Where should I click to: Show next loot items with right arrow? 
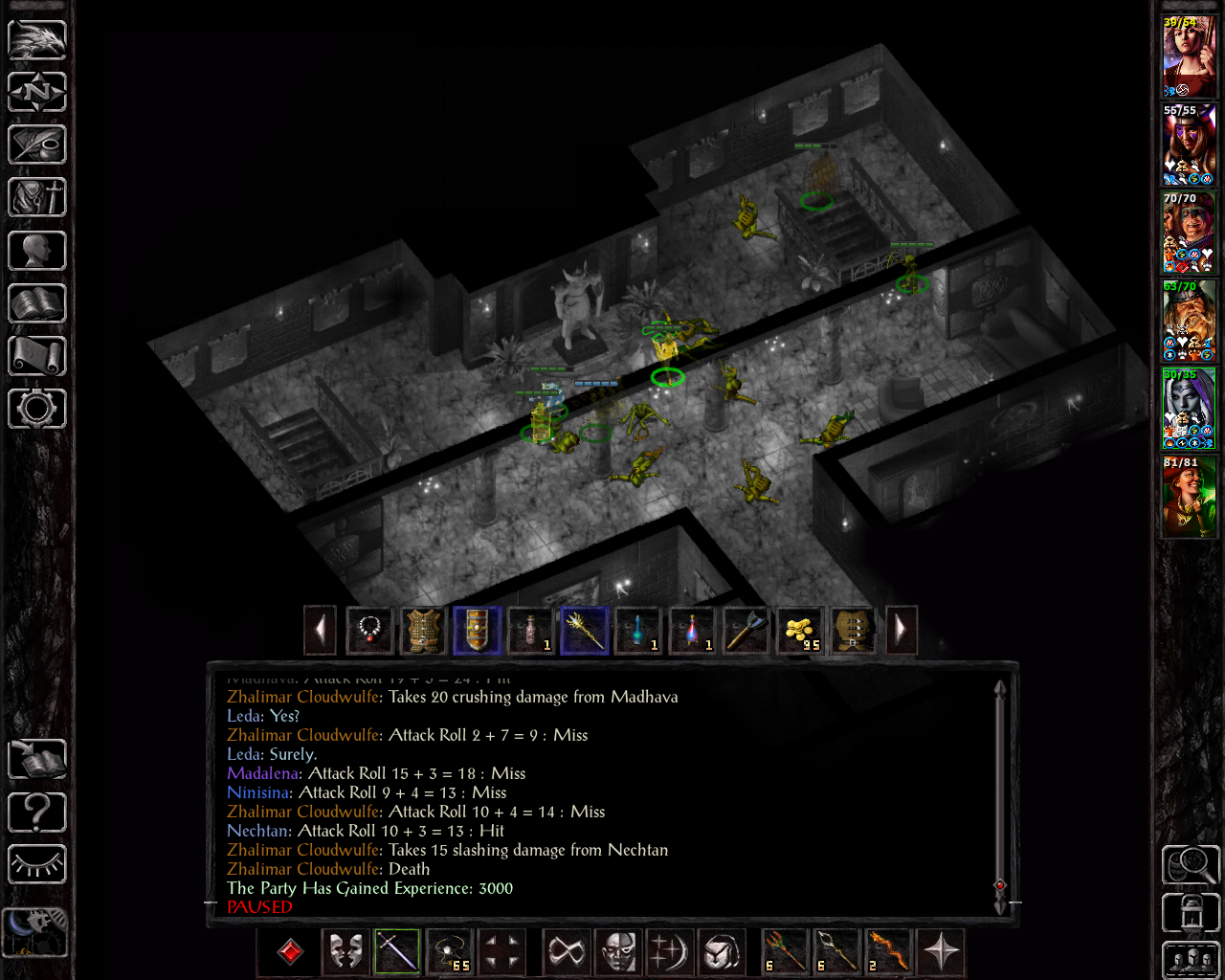pos(901,631)
